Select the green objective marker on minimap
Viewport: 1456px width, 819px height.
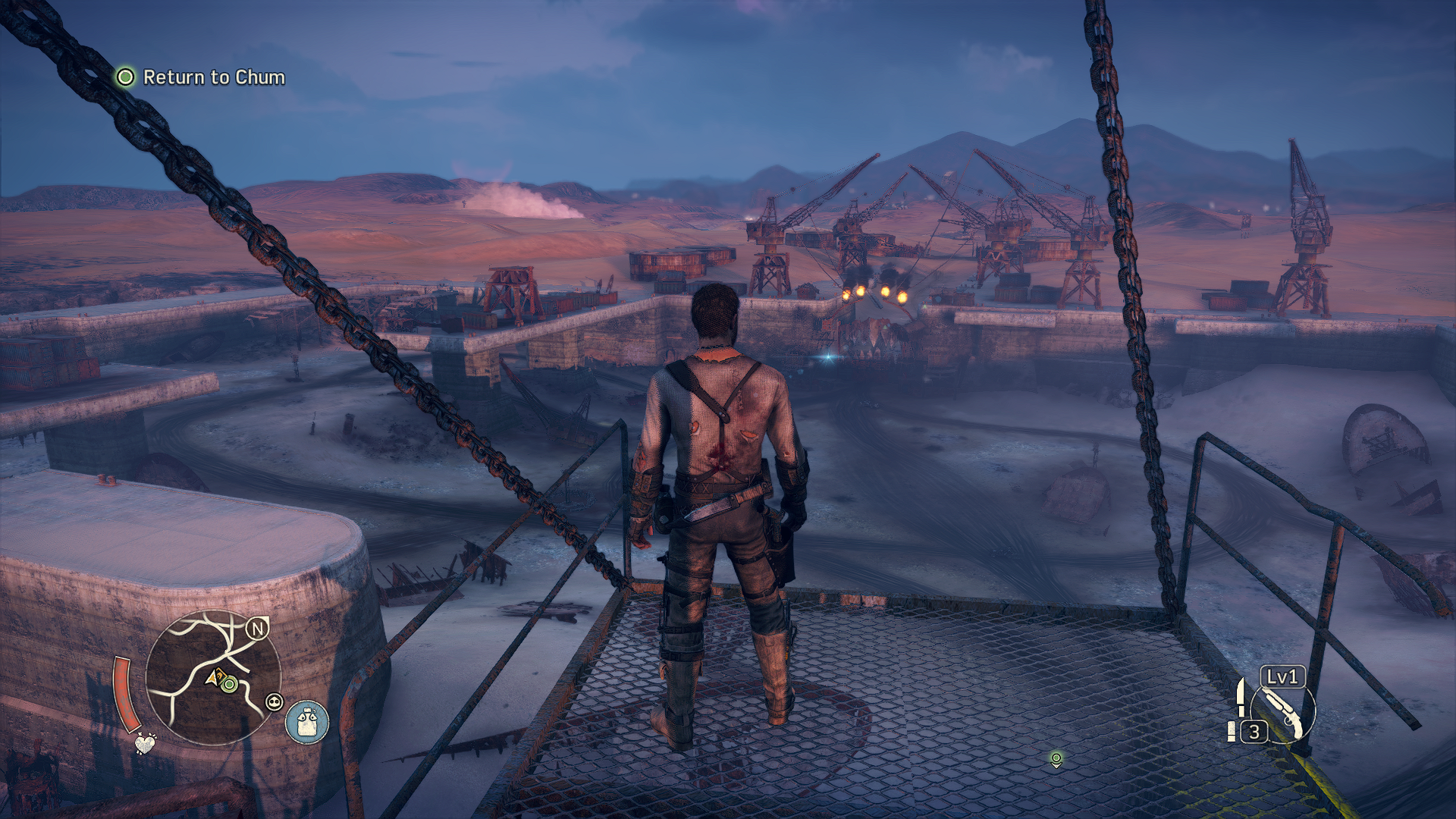coord(229,685)
